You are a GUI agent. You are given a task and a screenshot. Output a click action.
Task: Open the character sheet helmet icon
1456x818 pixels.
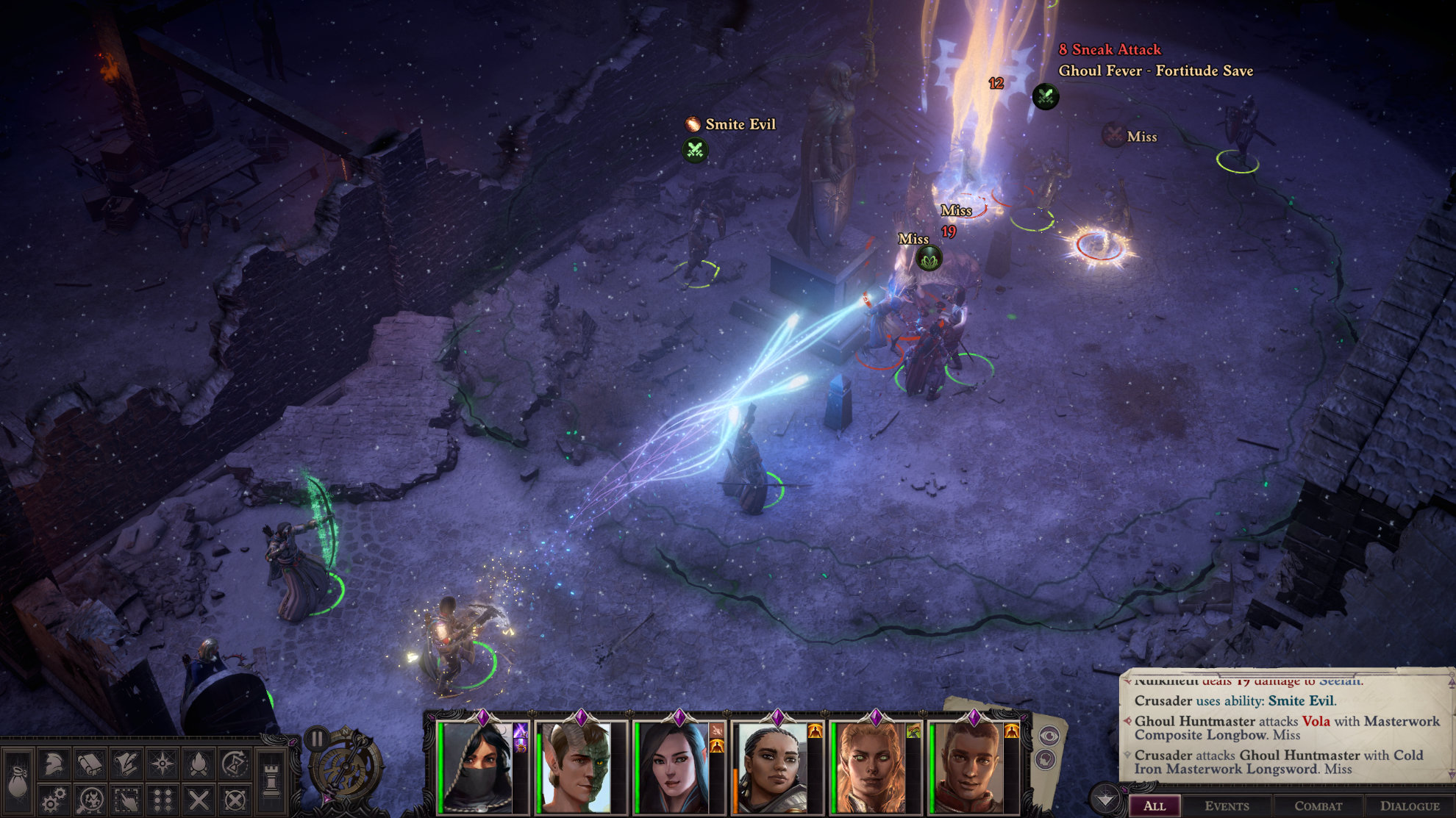click(54, 764)
